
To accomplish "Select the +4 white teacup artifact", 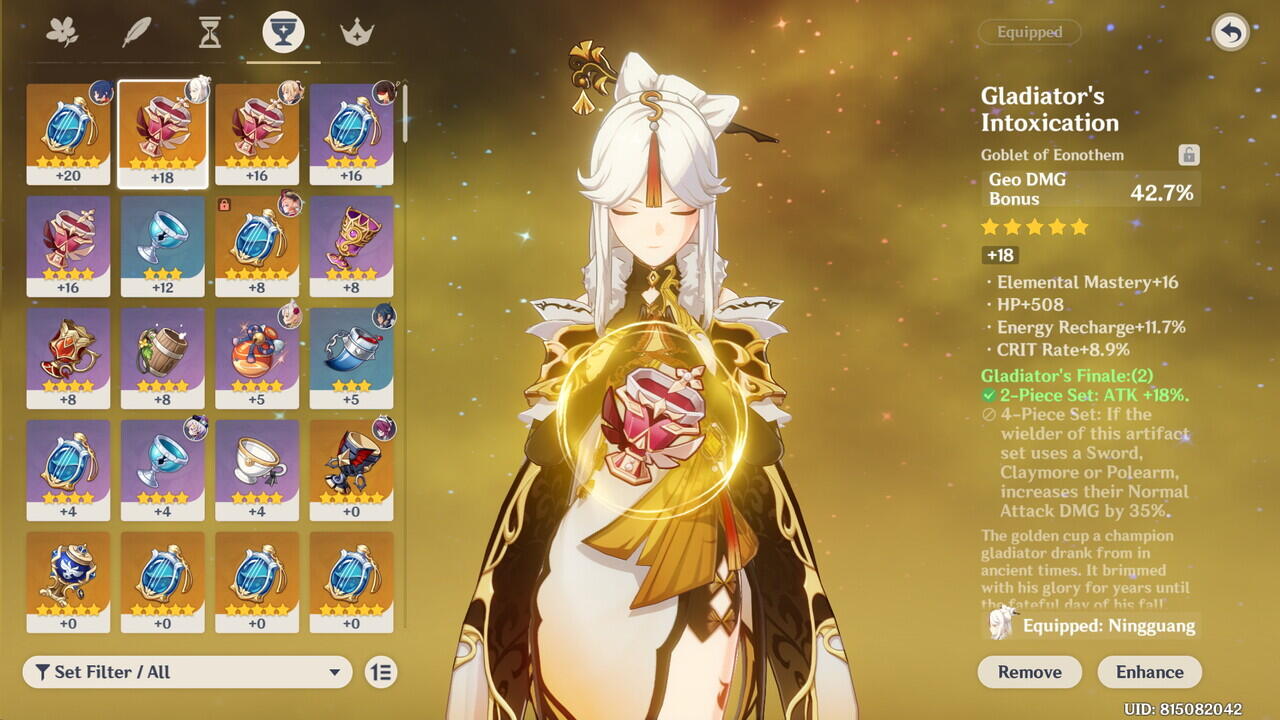I will (x=257, y=470).
